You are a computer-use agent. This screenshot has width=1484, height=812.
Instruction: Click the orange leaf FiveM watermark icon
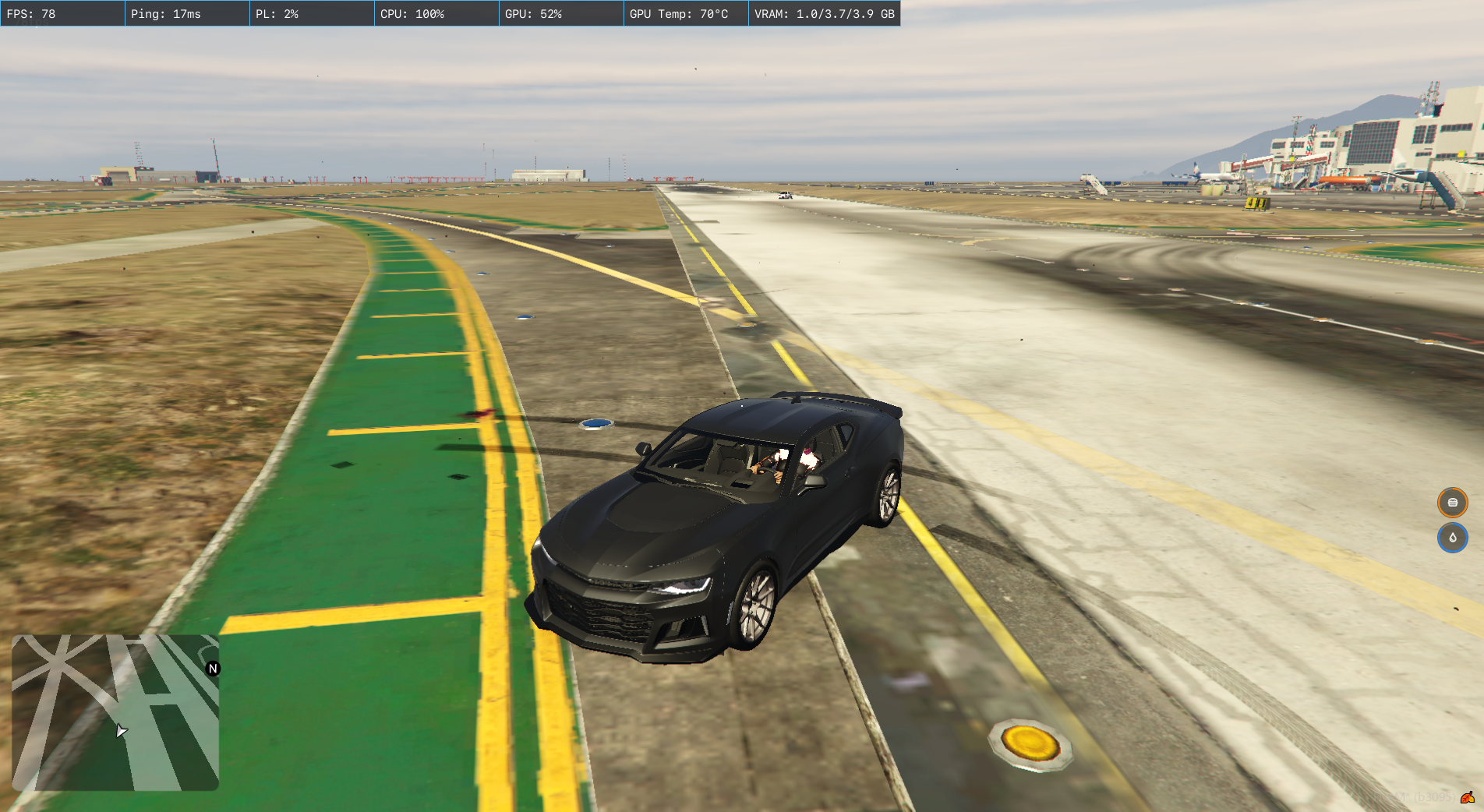1468,797
